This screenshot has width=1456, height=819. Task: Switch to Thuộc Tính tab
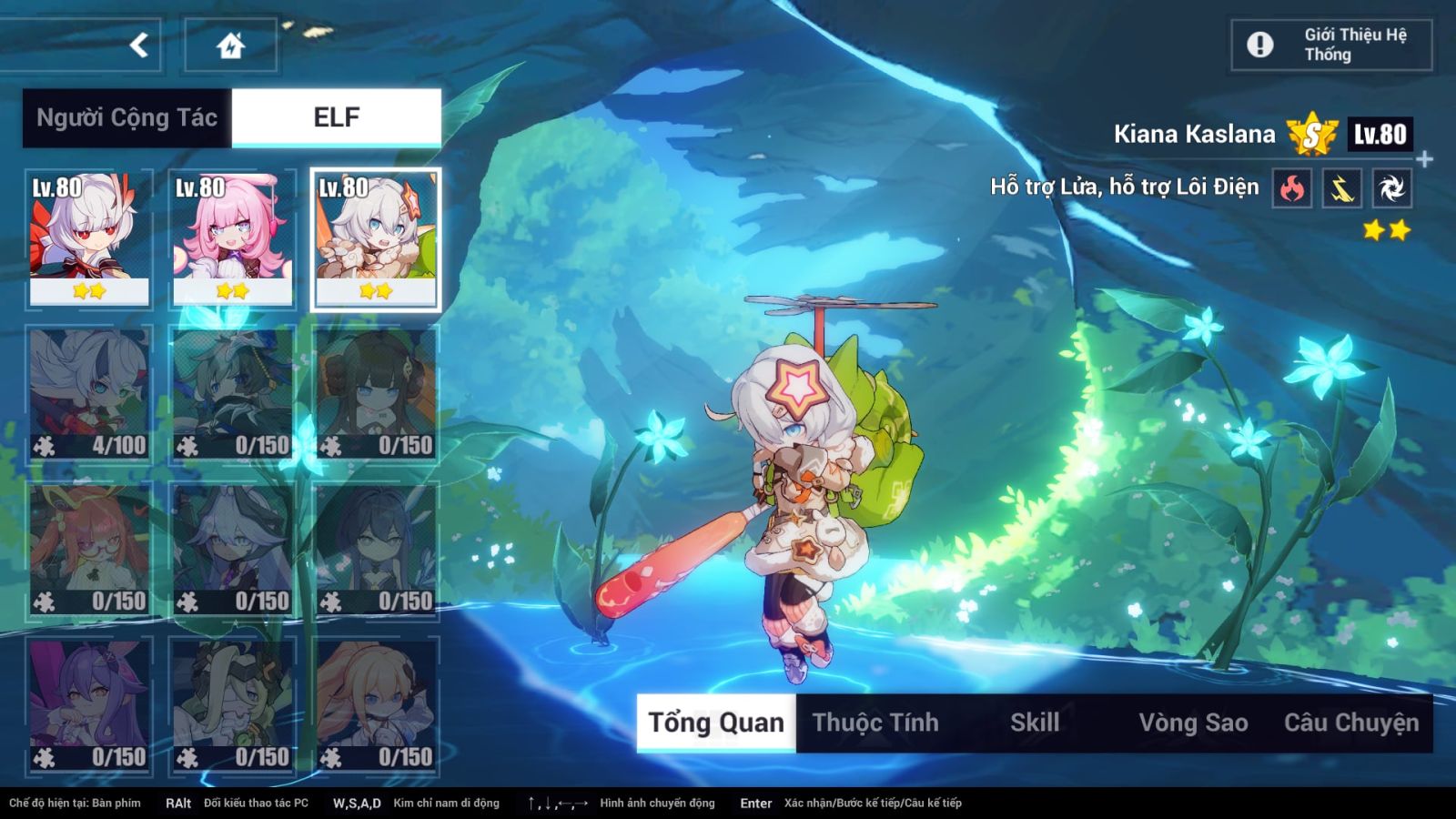tap(875, 723)
